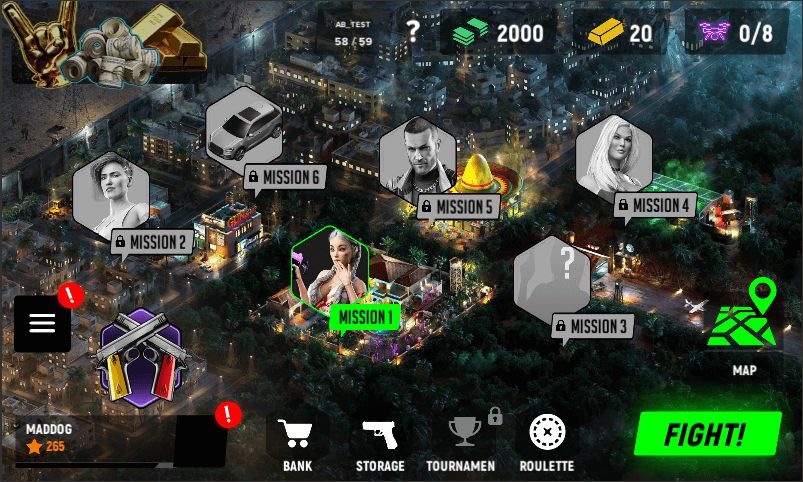
Task: Start a battle with the FIGHT! button
Action: click(x=707, y=435)
